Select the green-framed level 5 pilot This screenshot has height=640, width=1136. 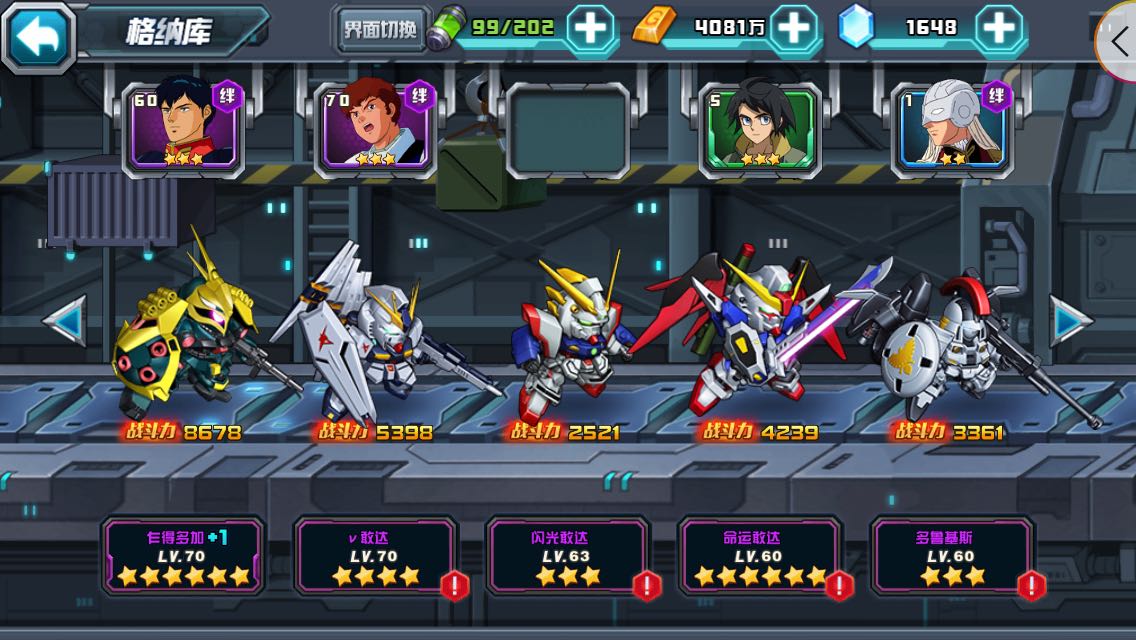click(759, 128)
